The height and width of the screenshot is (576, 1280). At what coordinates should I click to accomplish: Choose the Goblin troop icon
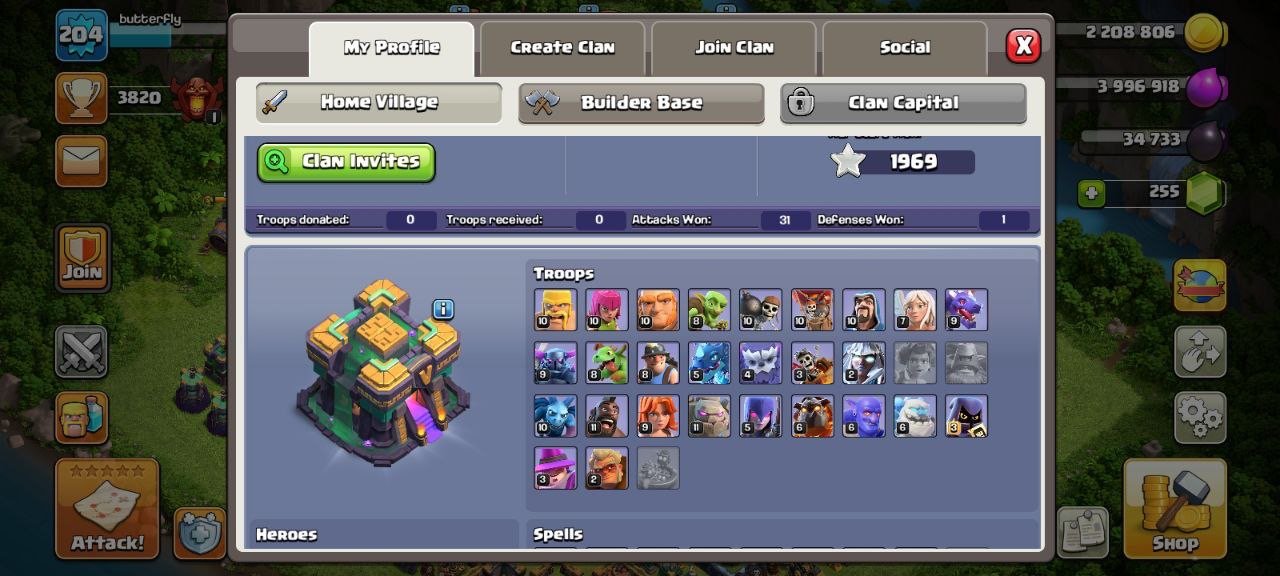pos(708,310)
